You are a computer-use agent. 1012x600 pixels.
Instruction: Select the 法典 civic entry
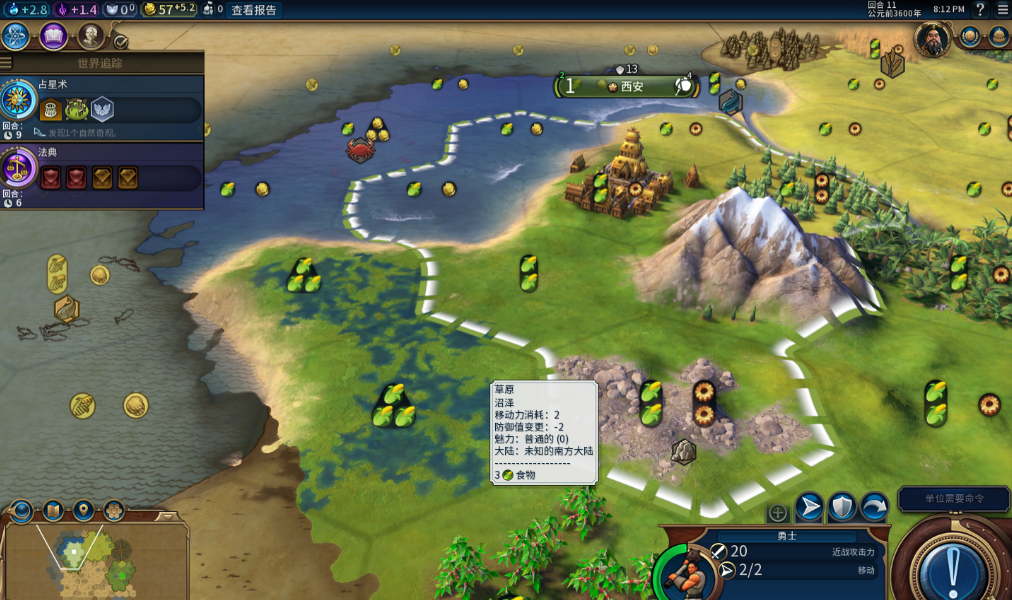102,172
